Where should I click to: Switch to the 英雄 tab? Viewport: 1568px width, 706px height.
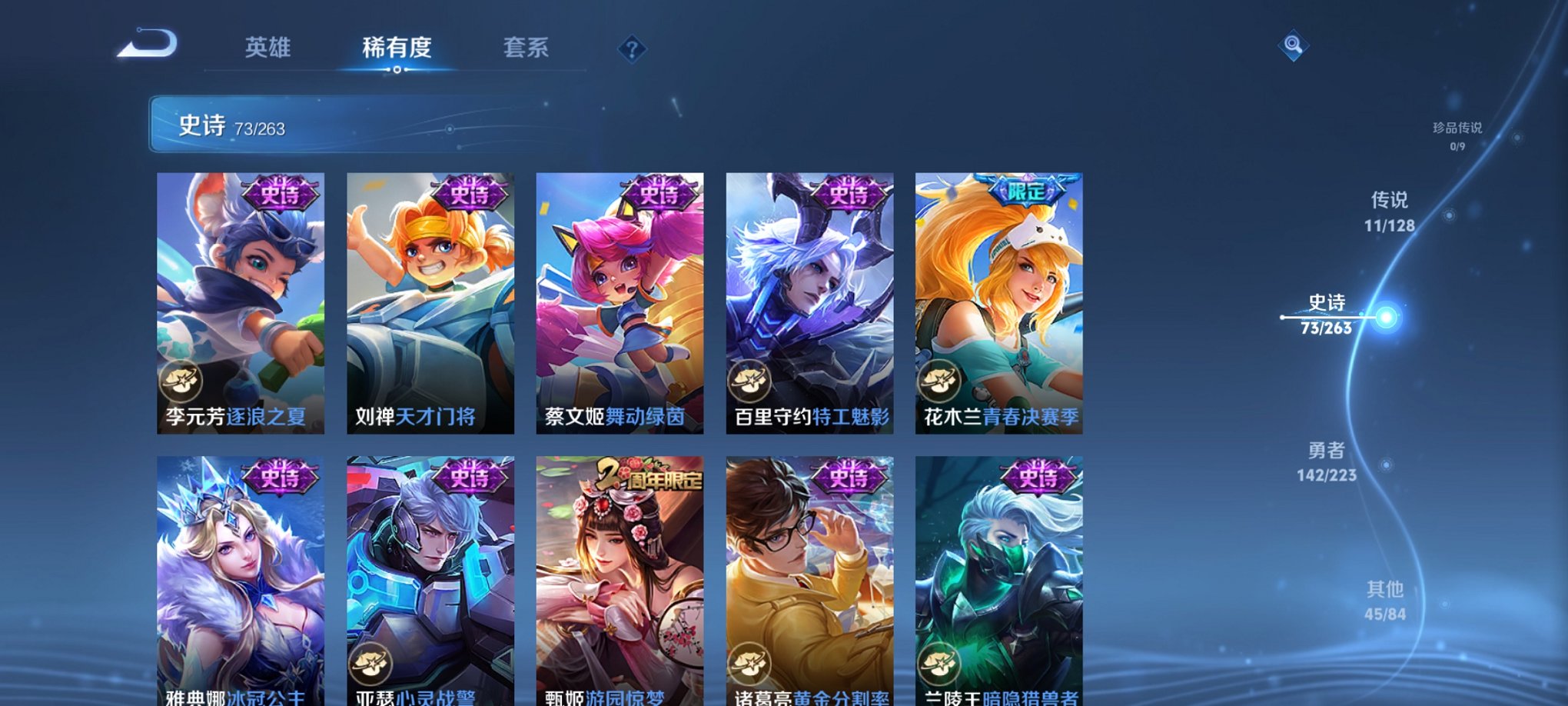[267, 48]
